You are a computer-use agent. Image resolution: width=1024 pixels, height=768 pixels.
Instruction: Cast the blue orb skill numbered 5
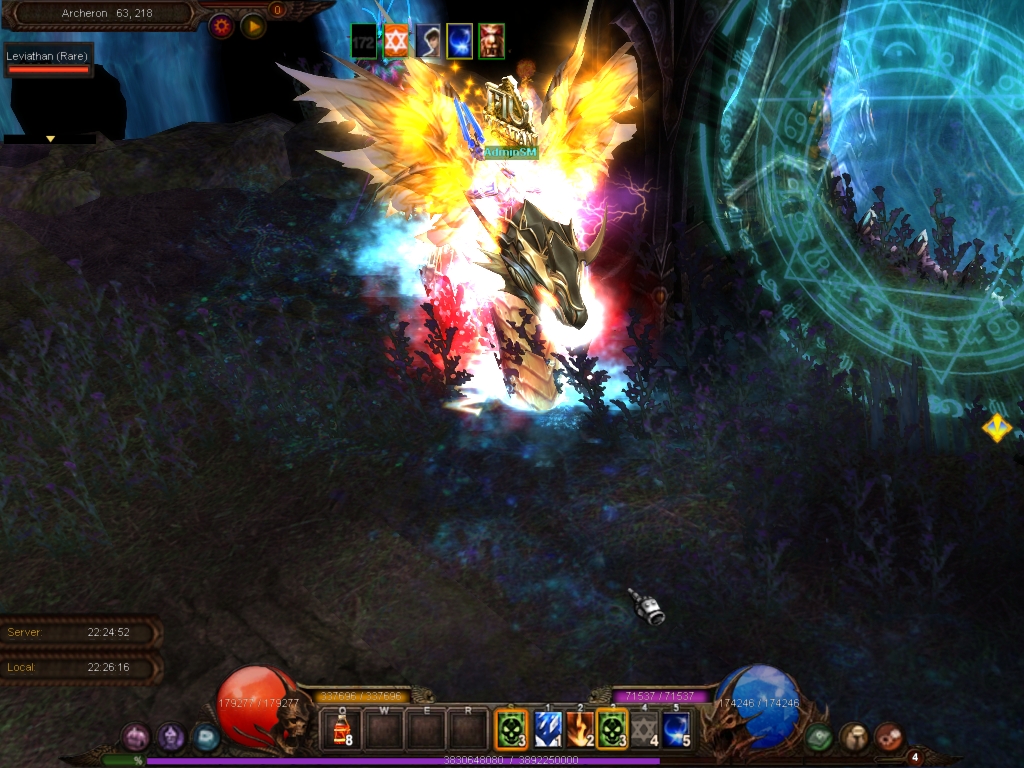[676, 729]
